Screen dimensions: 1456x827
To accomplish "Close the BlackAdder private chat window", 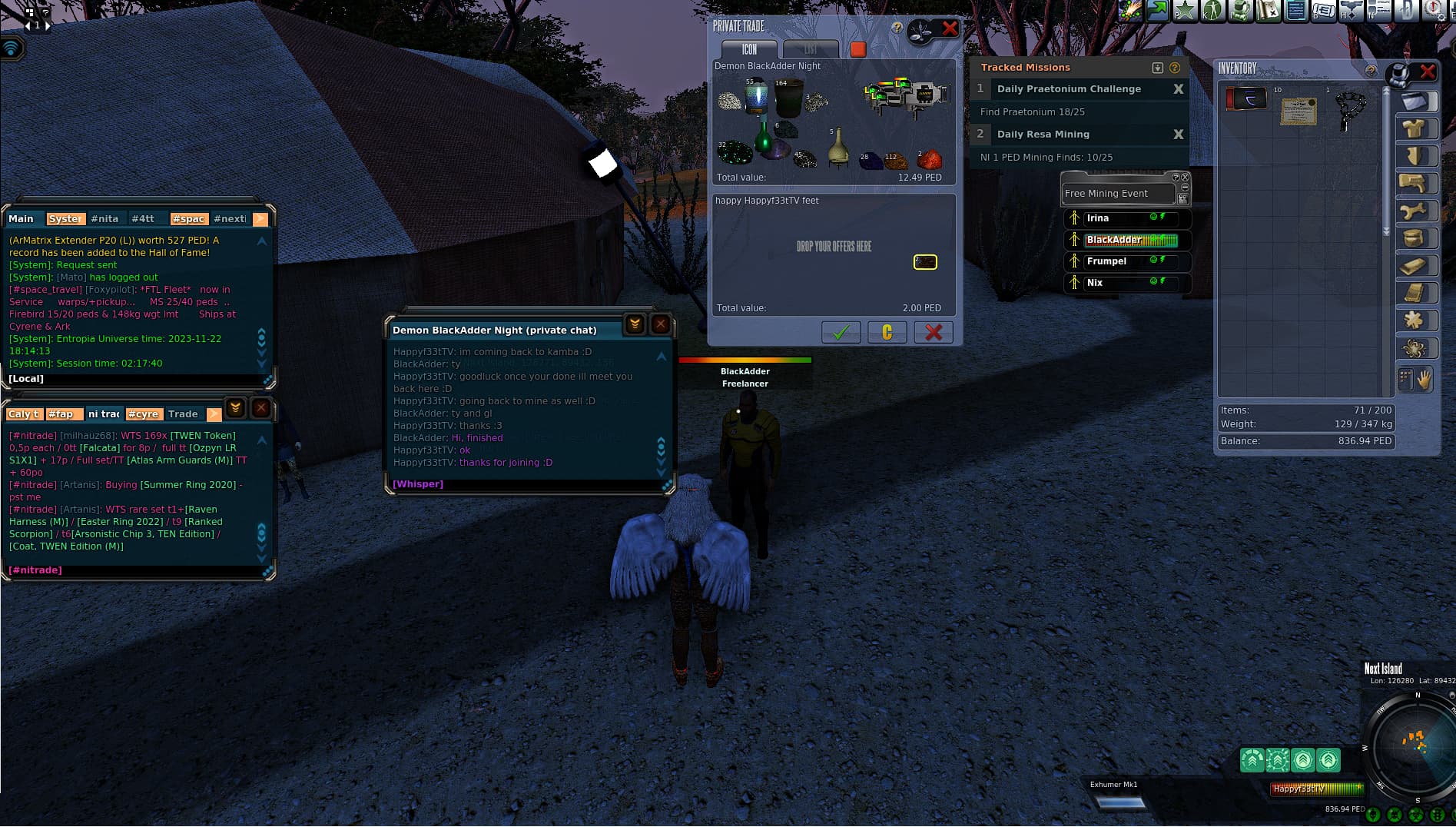I will pyautogui.click(x=660, y=324).
